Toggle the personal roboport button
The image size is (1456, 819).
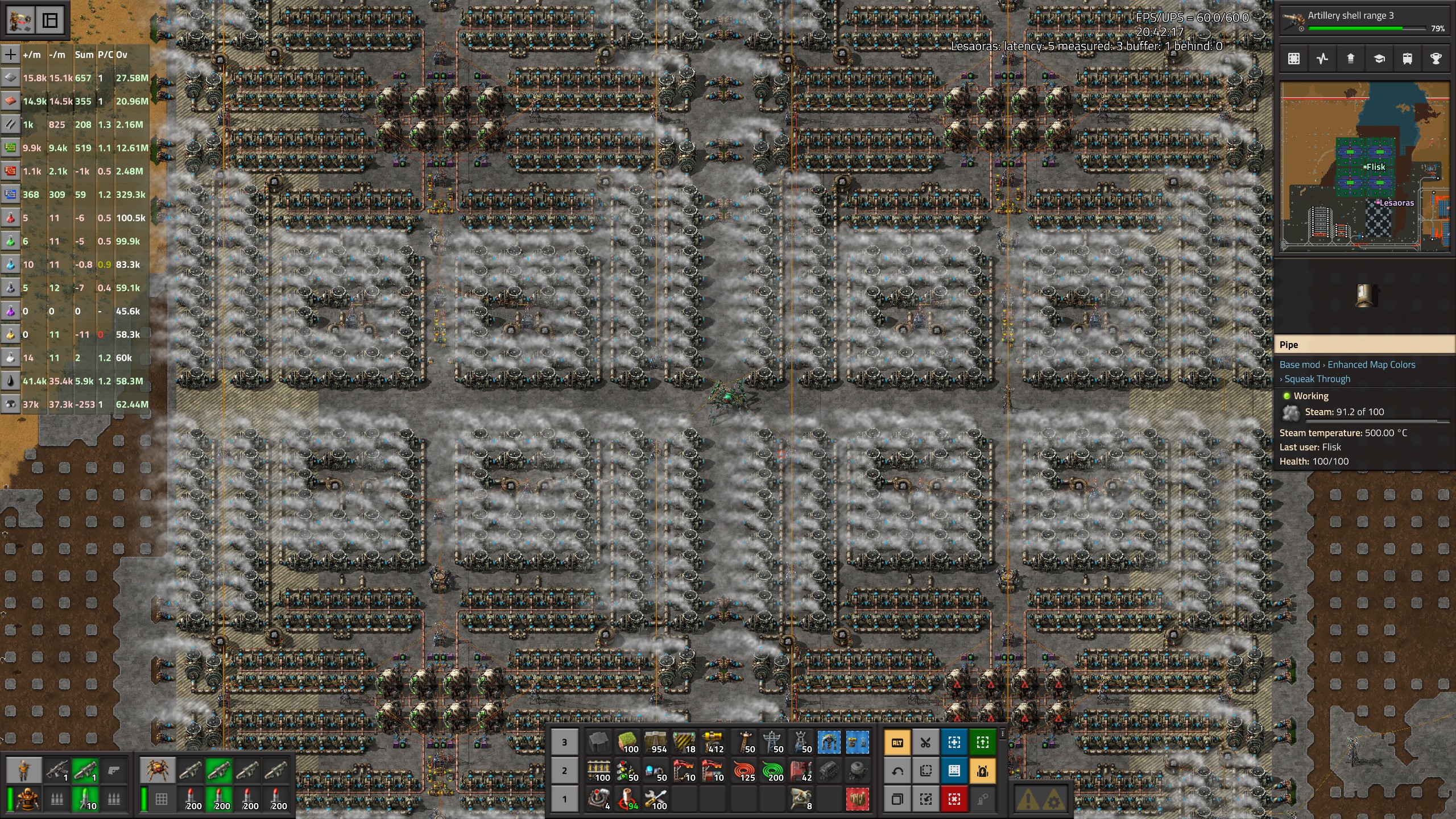click(x=983, y=771)
